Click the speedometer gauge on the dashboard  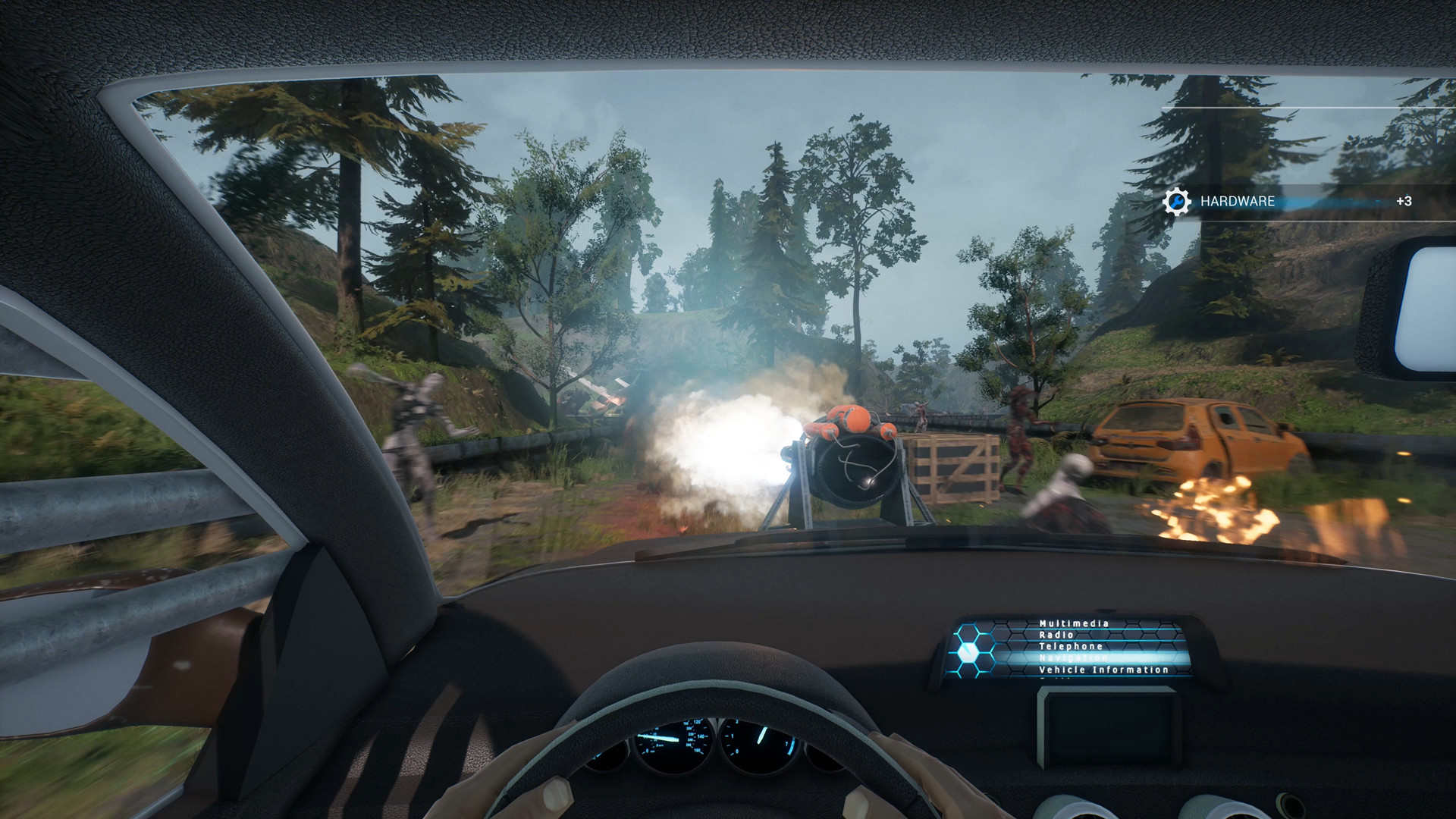coord(671,739)
